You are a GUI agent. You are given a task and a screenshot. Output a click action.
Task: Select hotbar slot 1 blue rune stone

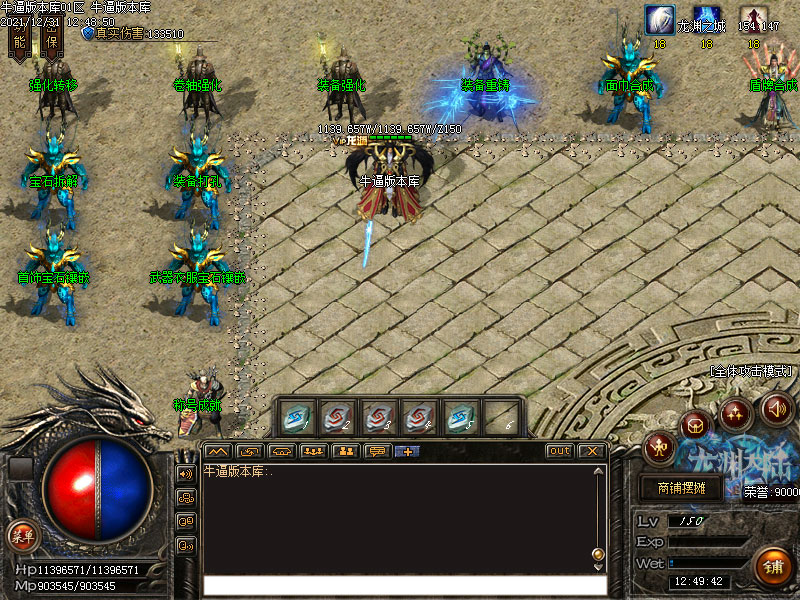click(296, 415)
